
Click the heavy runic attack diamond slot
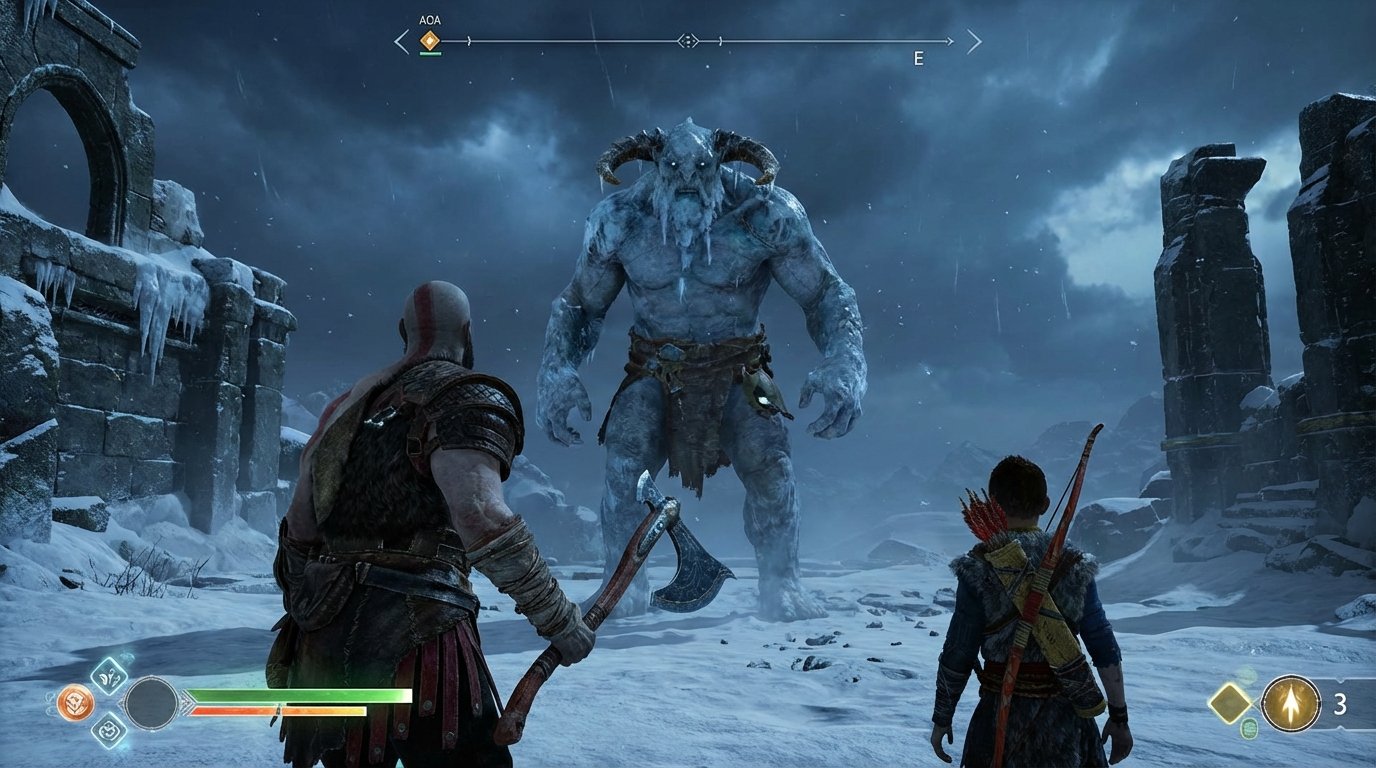coord(109,732)
